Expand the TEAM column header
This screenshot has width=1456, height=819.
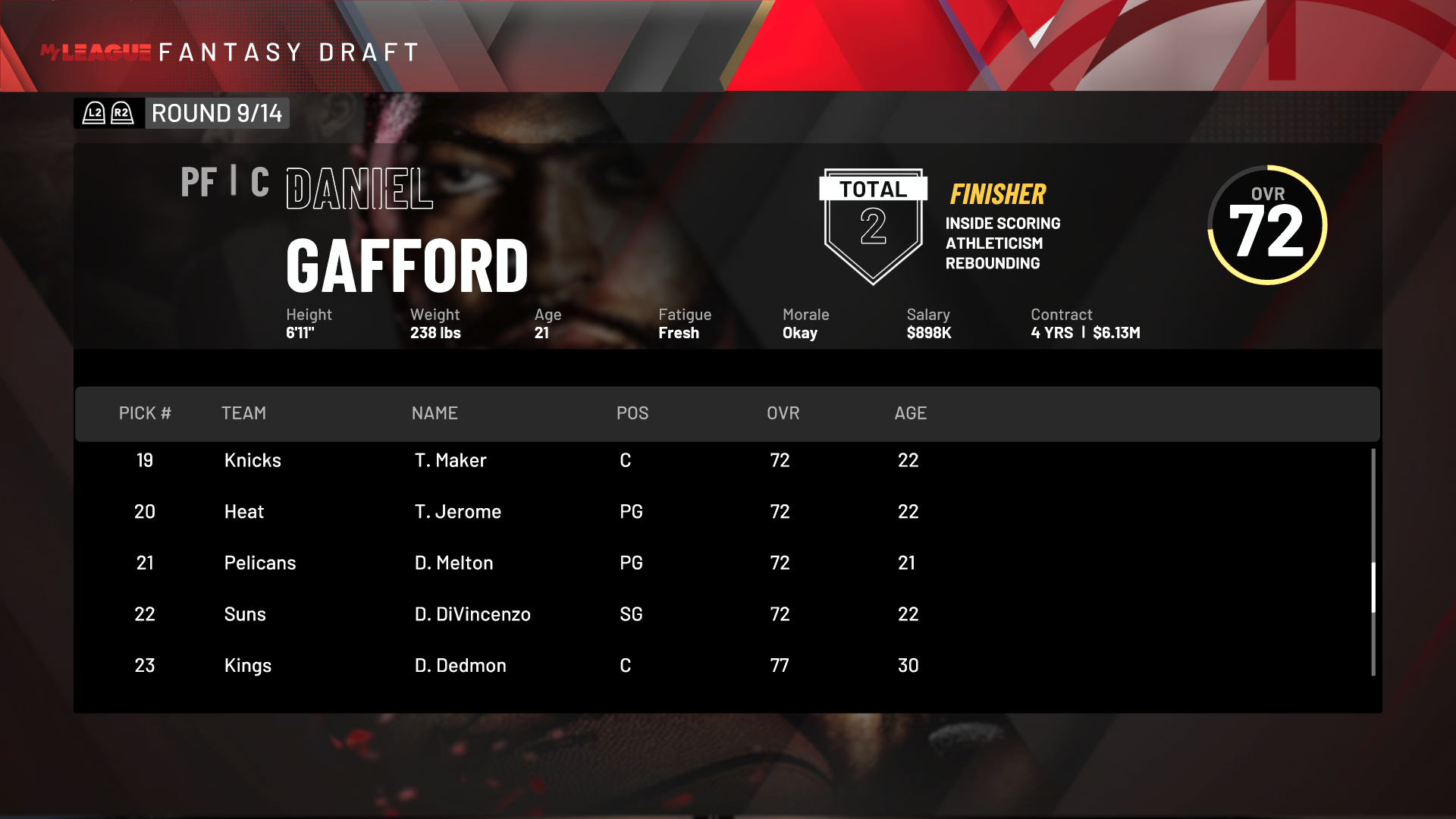pos(243,413)
